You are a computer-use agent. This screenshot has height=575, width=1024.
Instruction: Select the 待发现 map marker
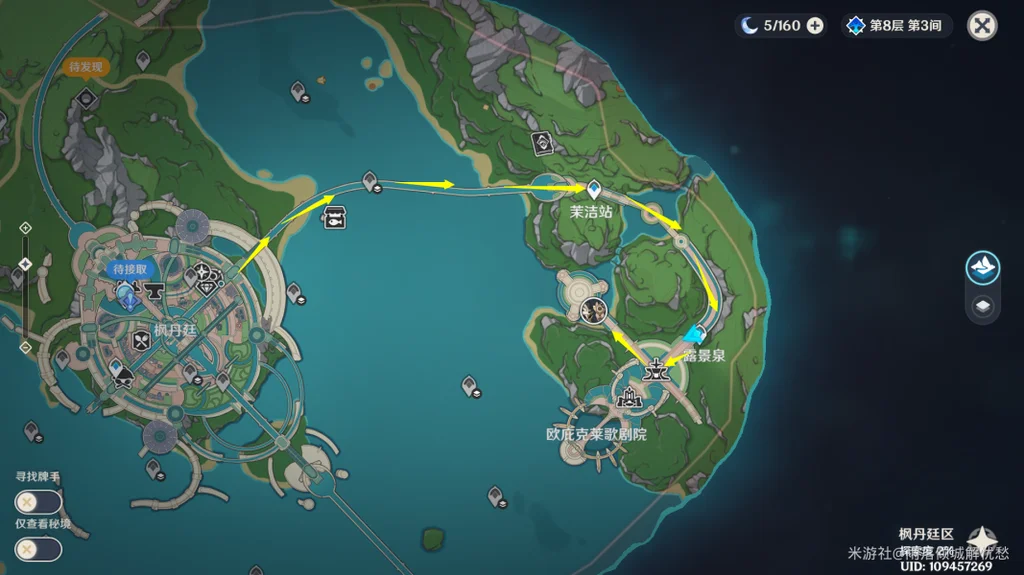86,97
